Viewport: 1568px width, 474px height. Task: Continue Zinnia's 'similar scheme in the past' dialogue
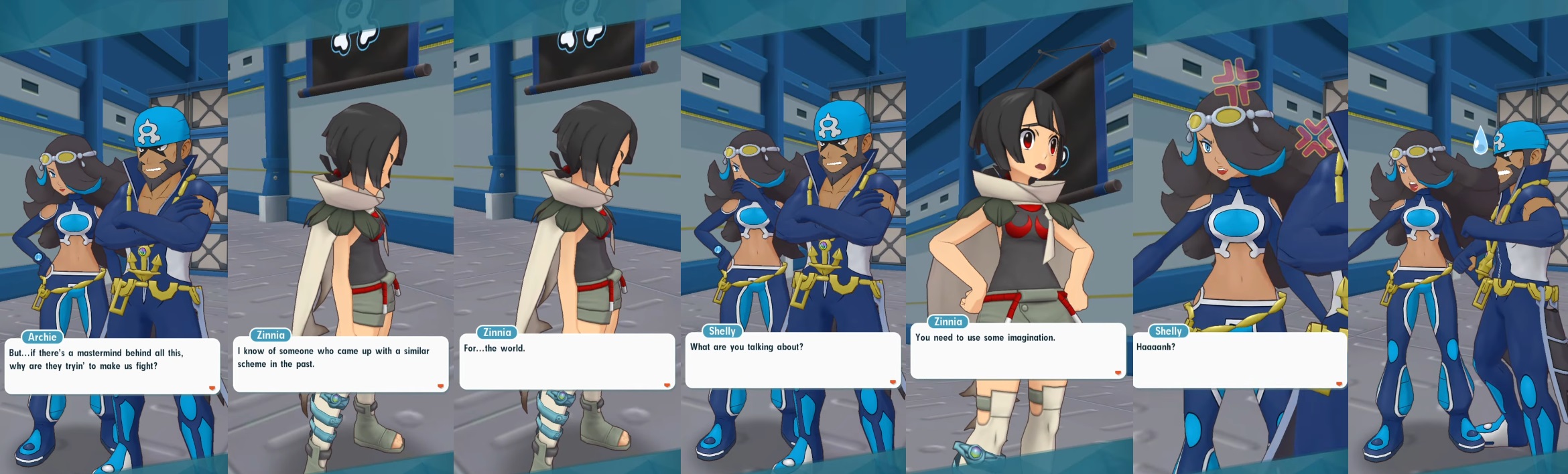[340, 364]
